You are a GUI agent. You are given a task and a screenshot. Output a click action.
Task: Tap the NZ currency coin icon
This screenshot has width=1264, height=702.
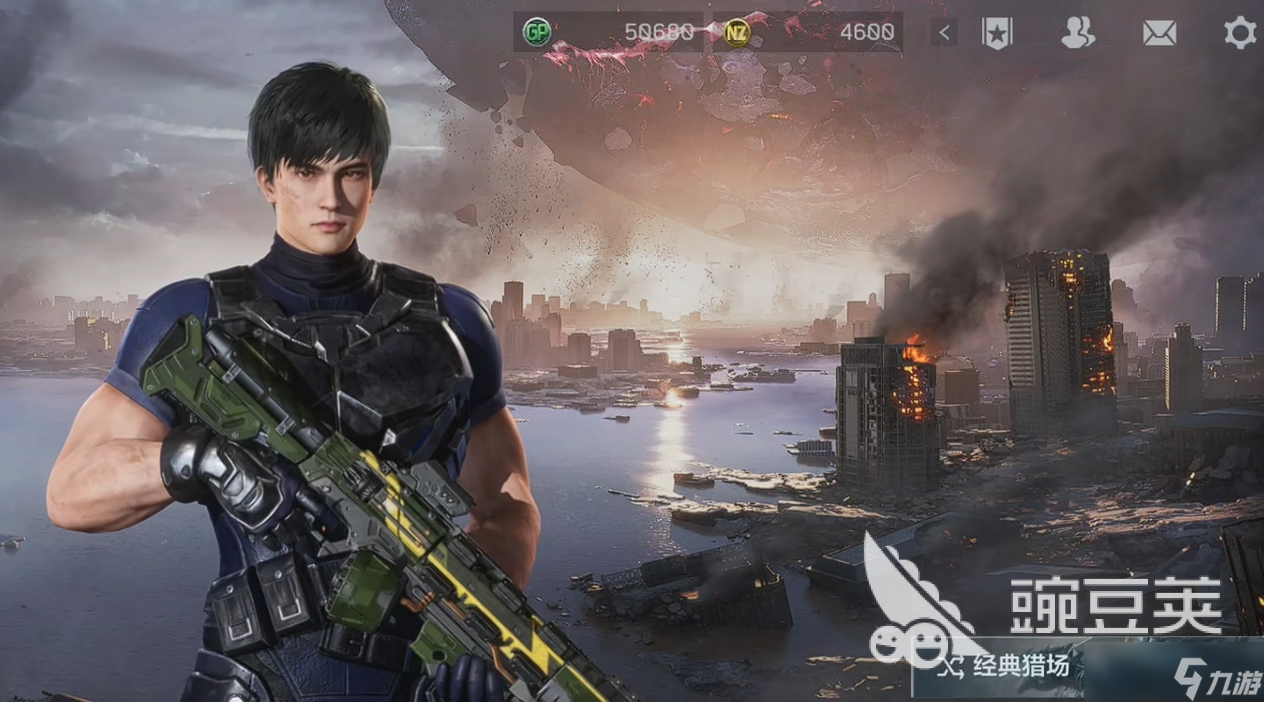[x=736, y=33]
